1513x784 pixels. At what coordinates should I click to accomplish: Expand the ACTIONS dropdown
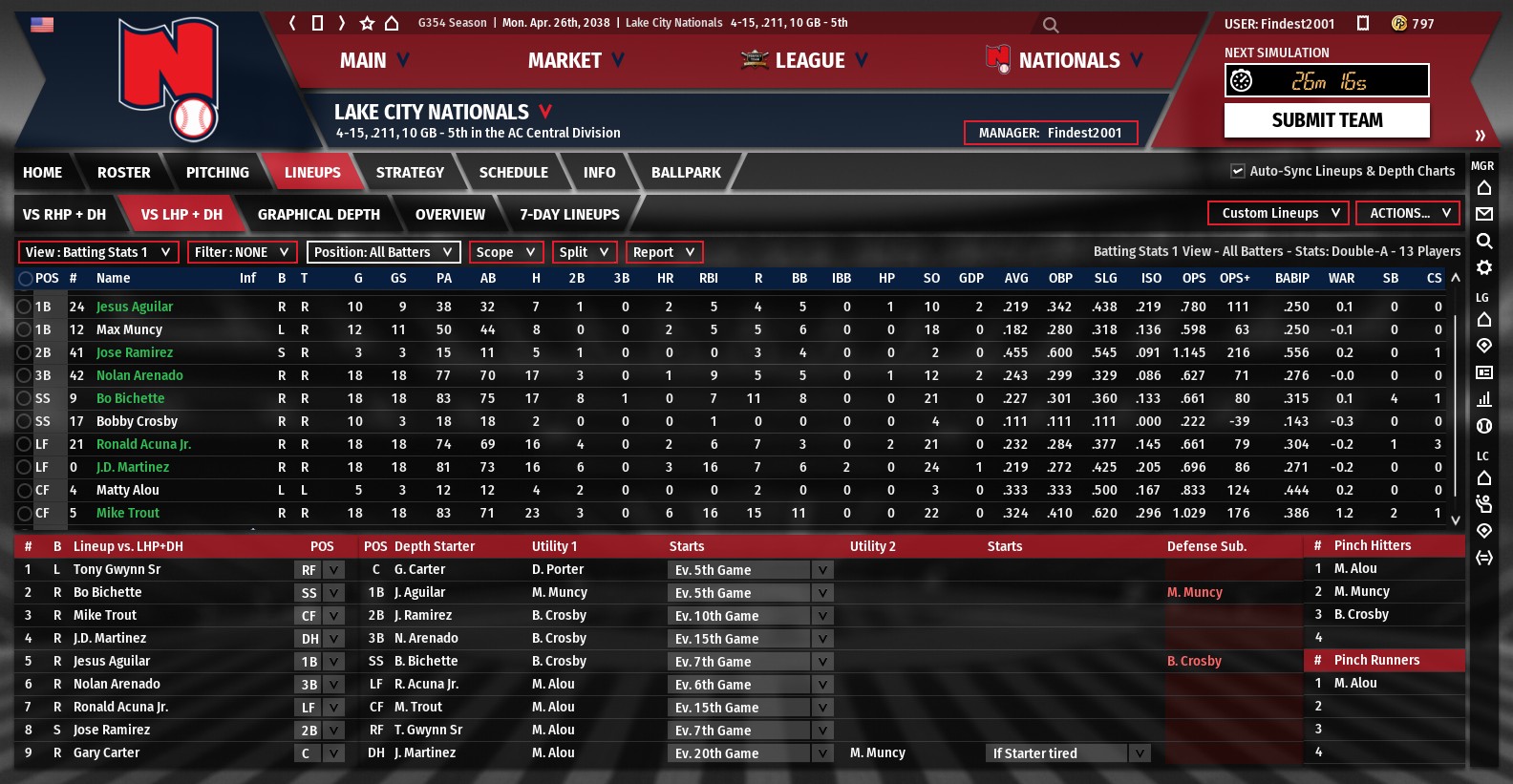click(1408, 213)
